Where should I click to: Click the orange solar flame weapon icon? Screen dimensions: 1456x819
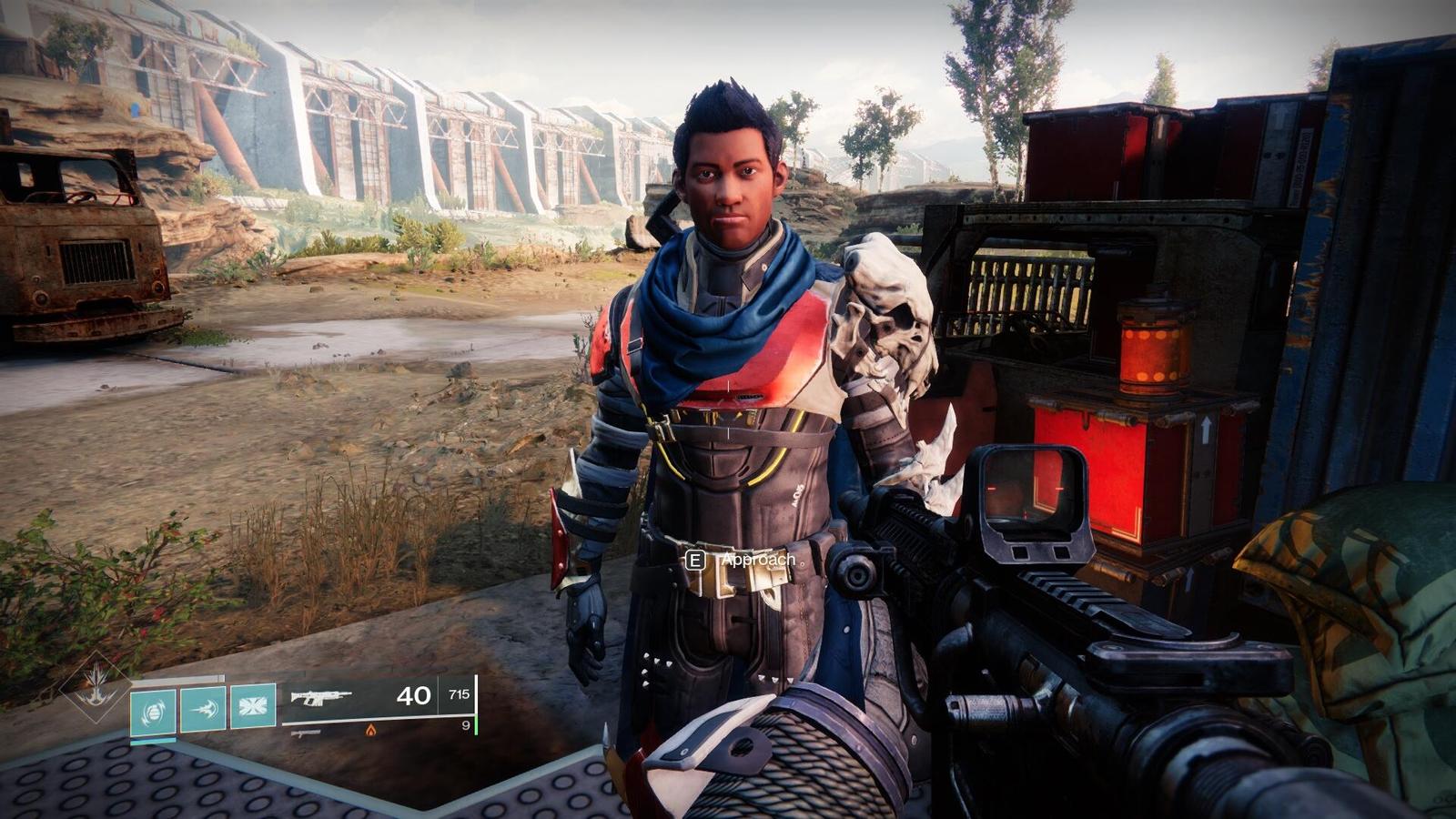click(x=370, y=730)
